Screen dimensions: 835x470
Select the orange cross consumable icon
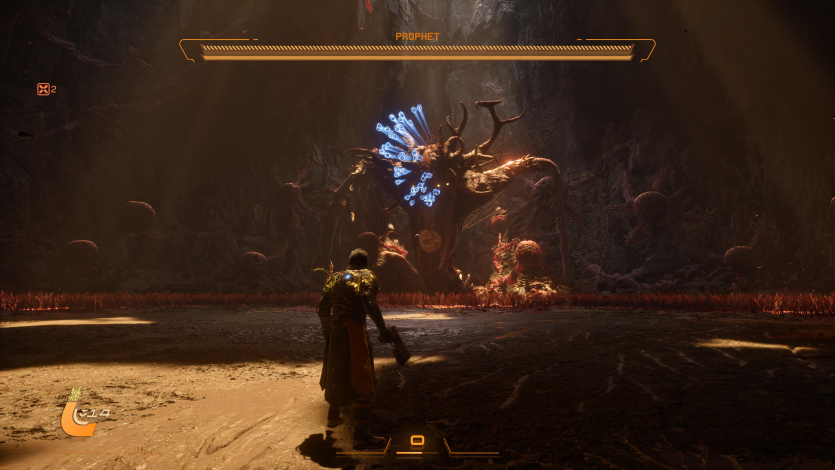pyautogui.click(x=43, y=89)
